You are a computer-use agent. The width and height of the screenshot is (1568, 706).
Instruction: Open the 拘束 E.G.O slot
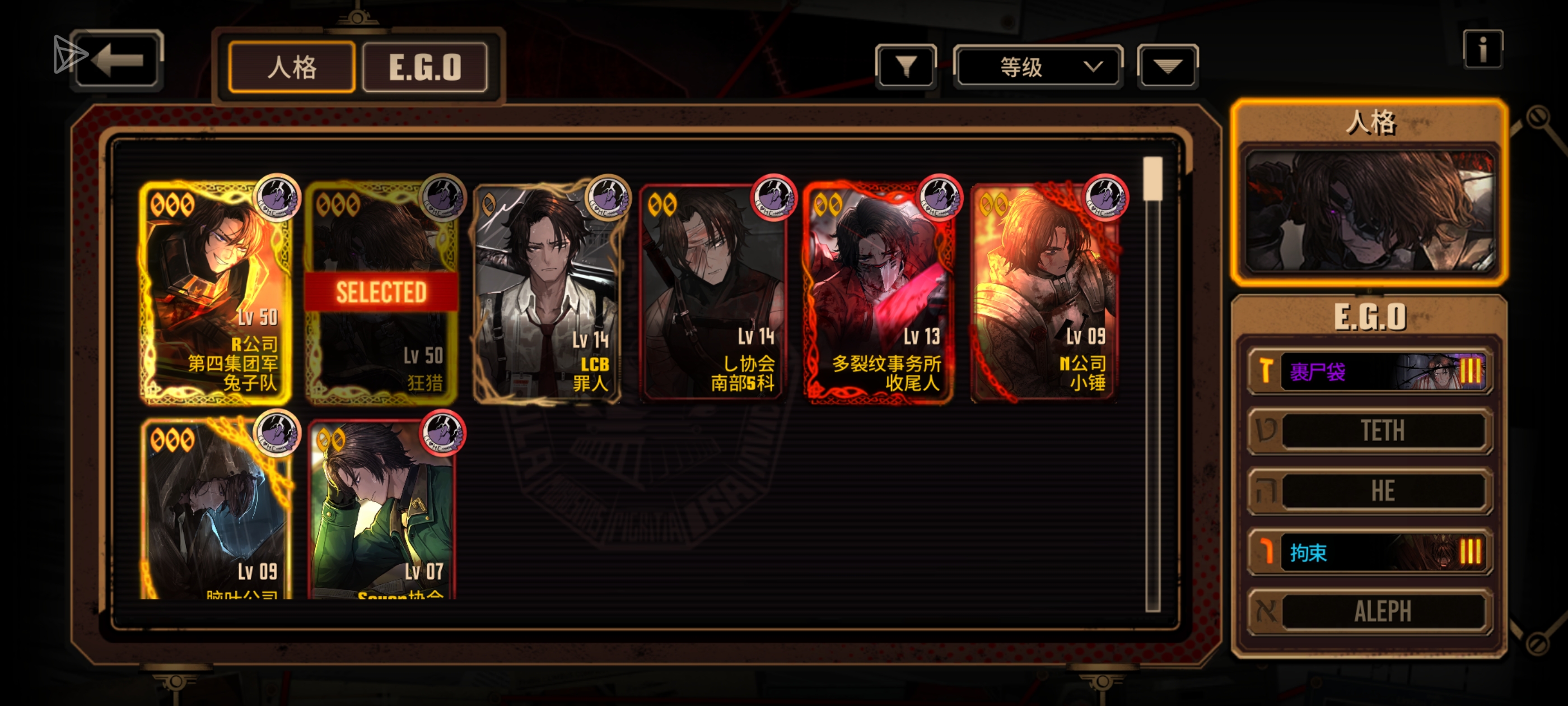(1370, 552)
